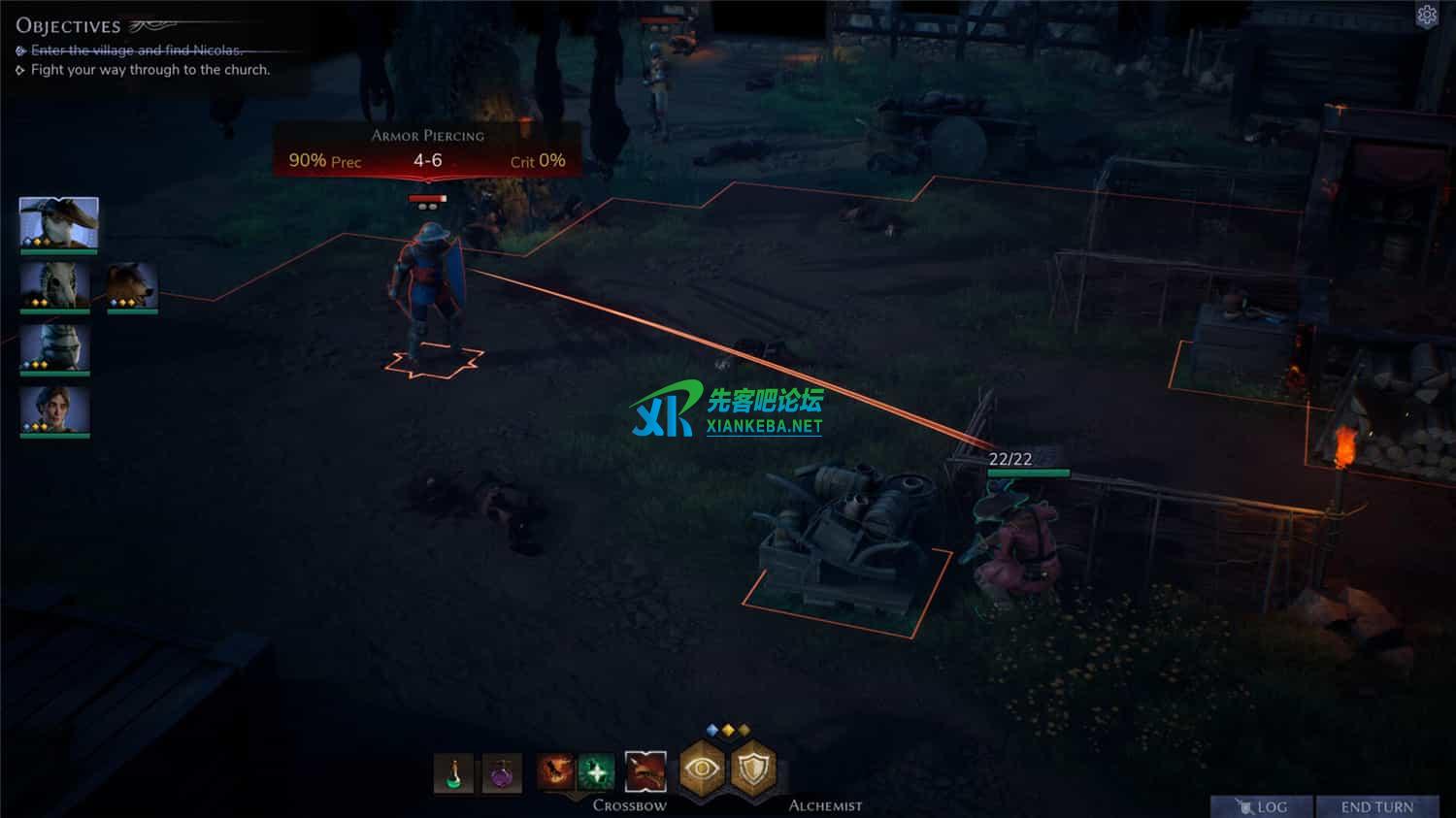Use the purple round potion
Image resolution: width=1456 pixels, height=818 pixels.
pos(502,773)
